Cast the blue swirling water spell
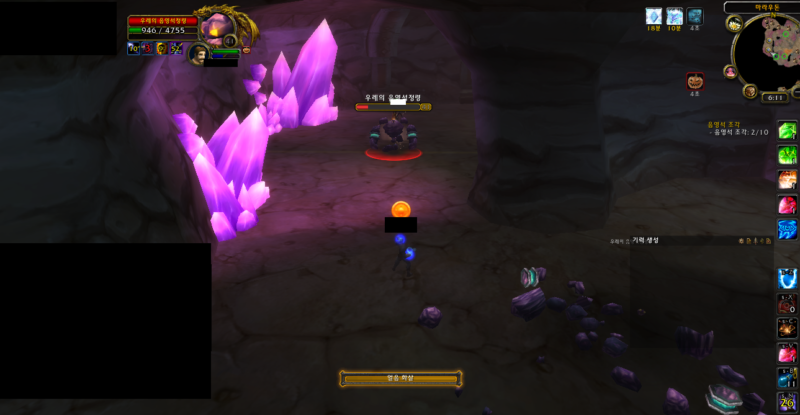800x415 pixels. 788,229
